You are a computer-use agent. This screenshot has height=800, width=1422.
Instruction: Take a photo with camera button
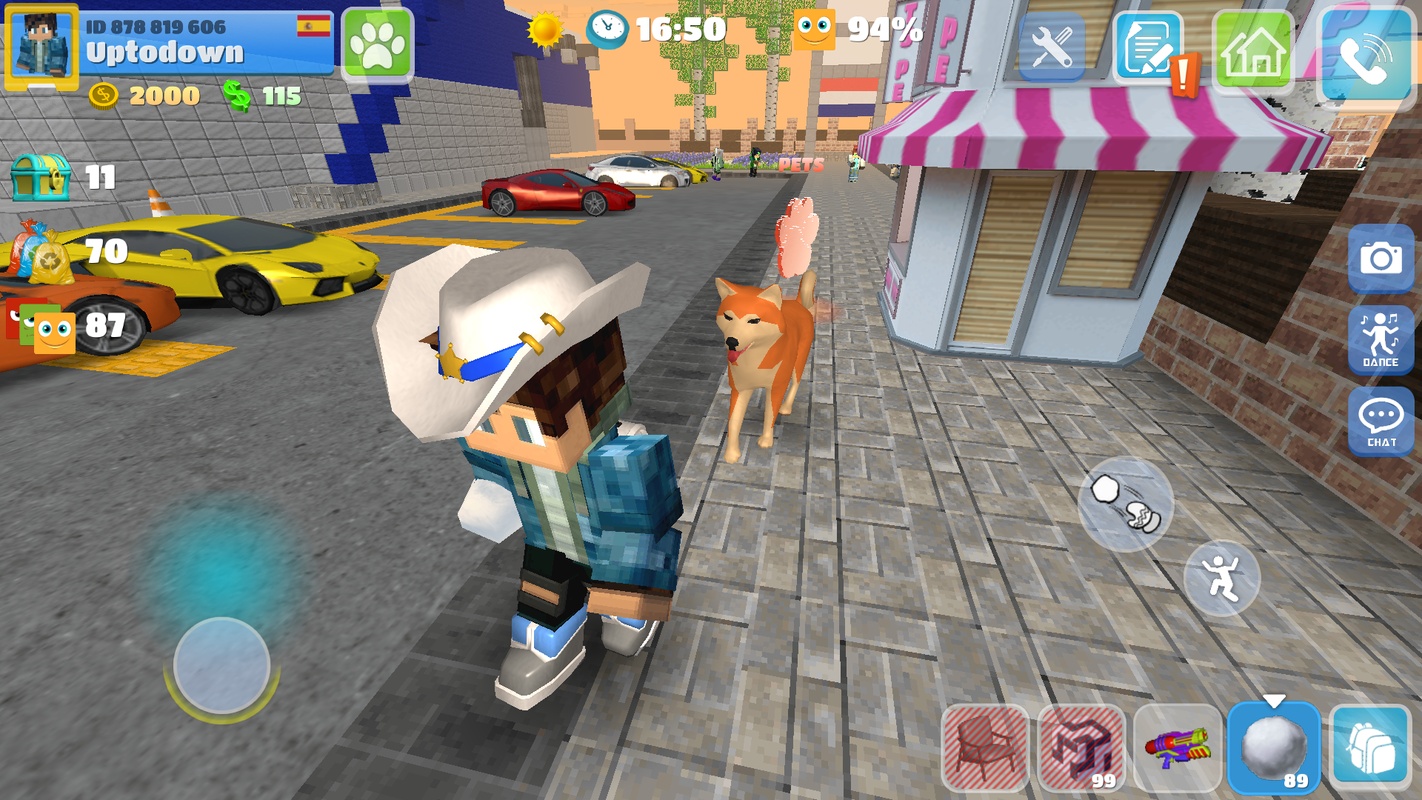point(1380,259)
